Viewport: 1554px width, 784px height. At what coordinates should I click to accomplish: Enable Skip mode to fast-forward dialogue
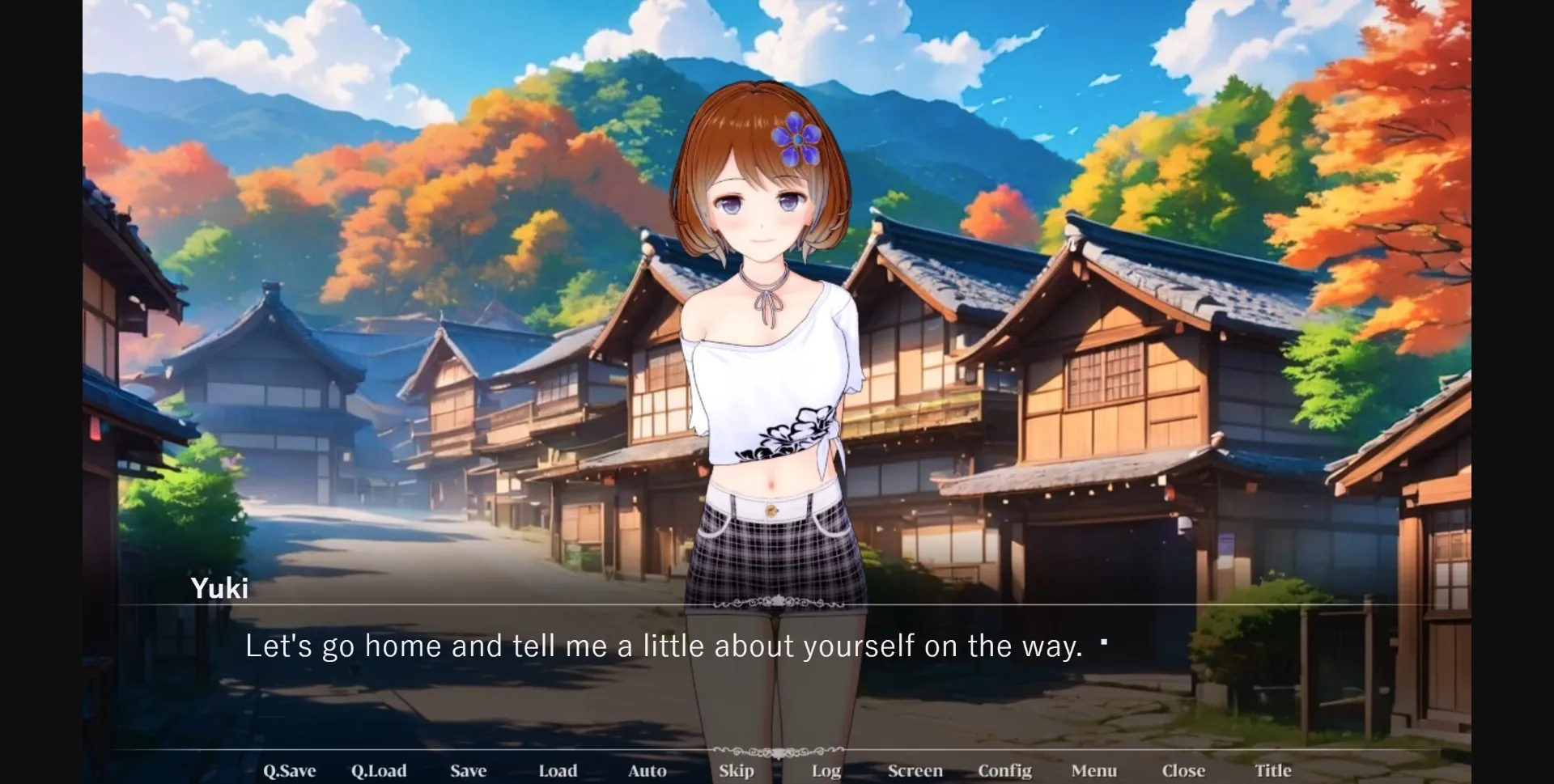click(x=737, y=771)
